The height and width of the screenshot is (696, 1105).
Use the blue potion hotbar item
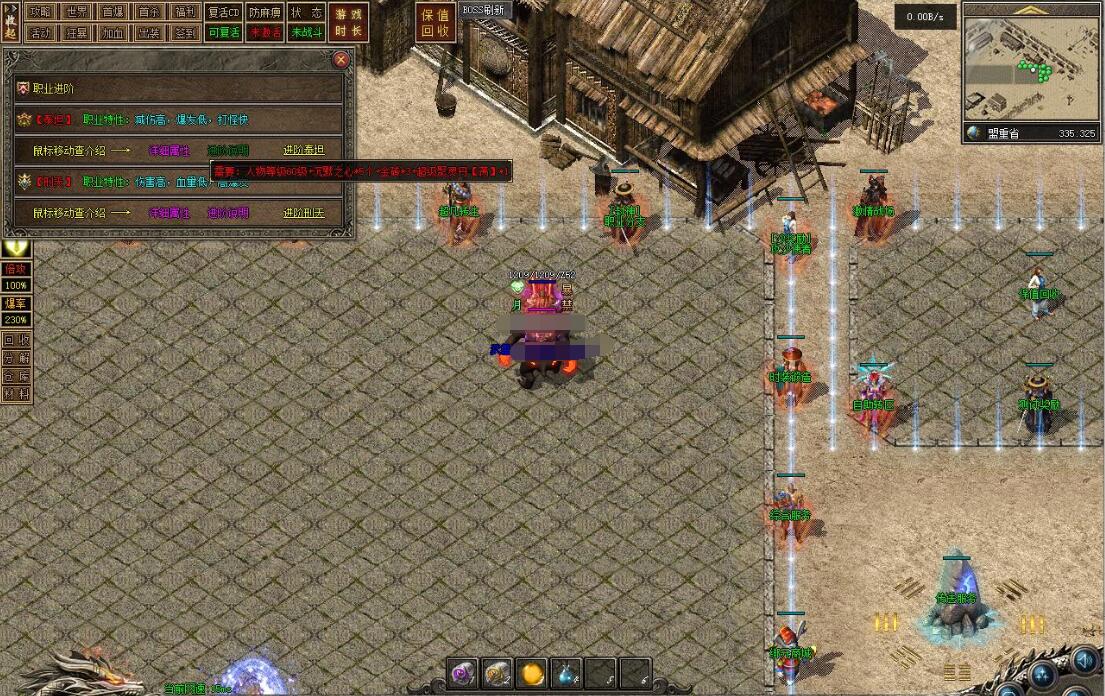click(x=566, y=675)
